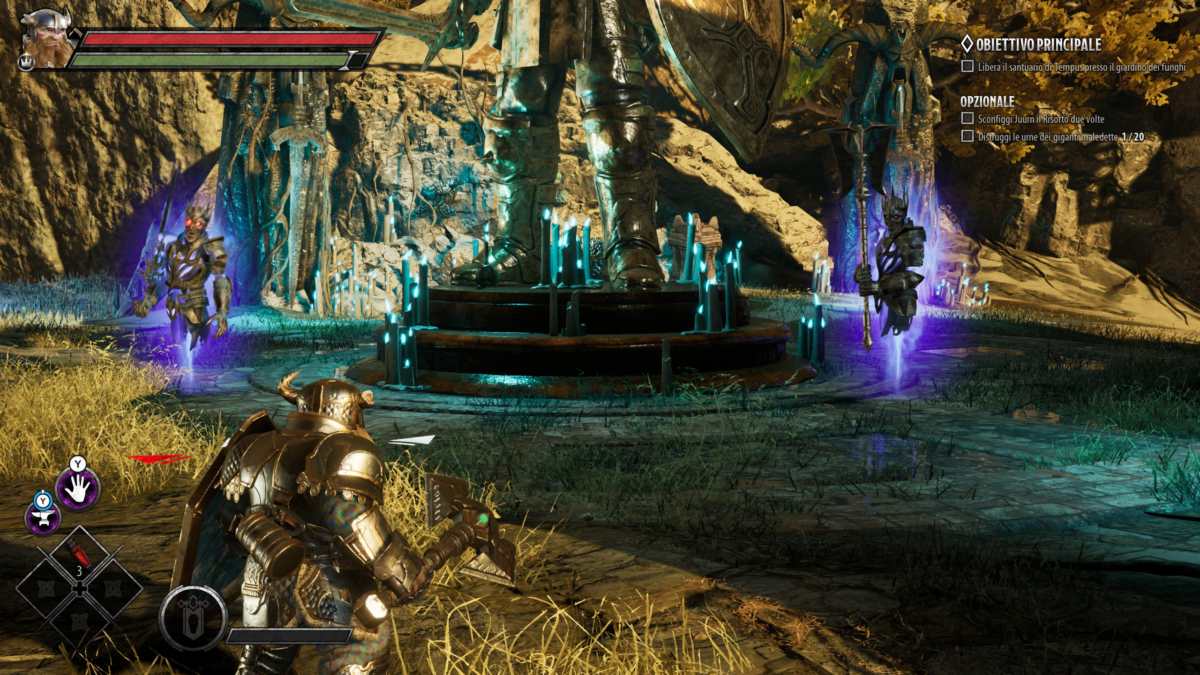Check the Sconfiggi Juurn optional objective box
This screenshot has height=675, width=1200.
967,119
